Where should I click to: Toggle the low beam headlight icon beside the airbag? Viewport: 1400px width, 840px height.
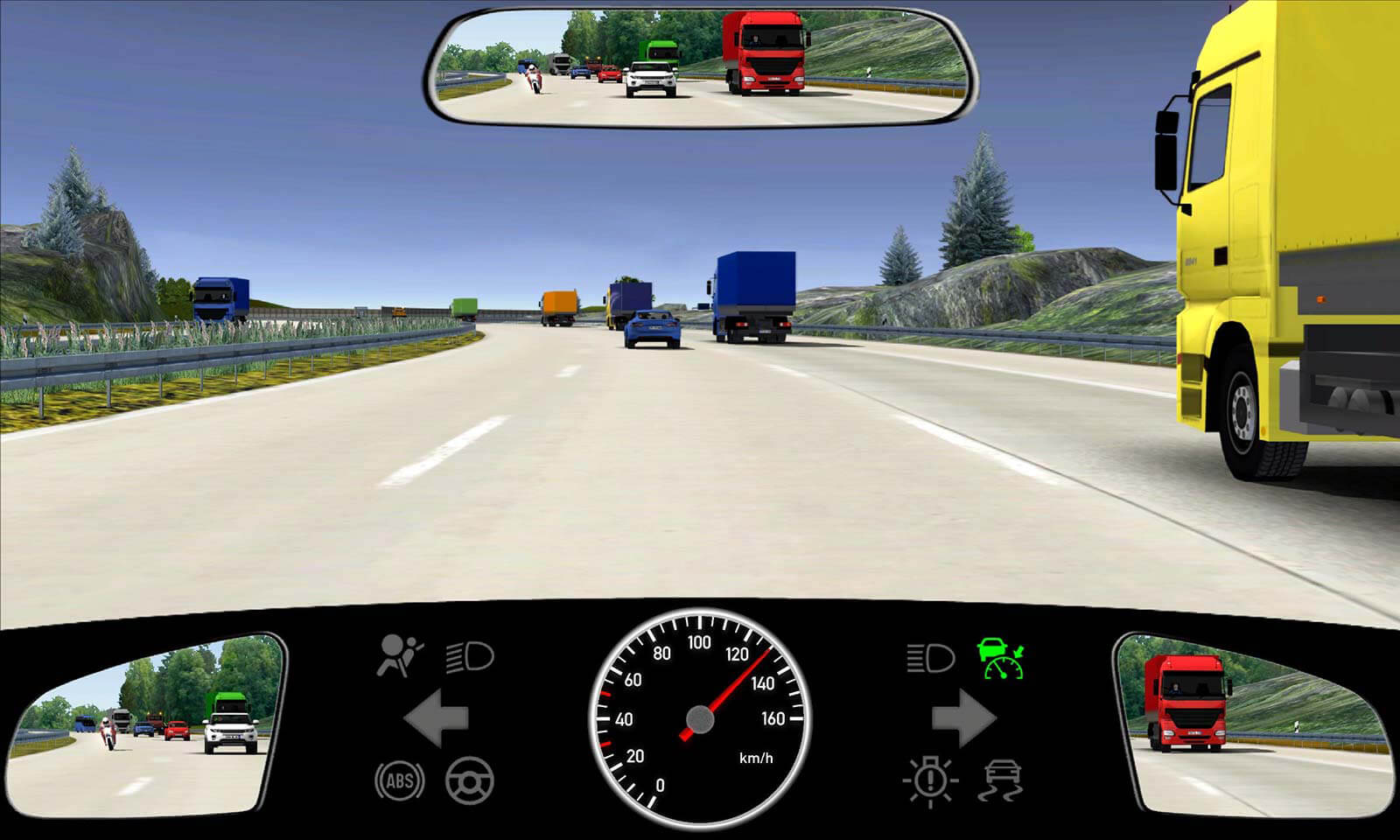coord(470,656)
